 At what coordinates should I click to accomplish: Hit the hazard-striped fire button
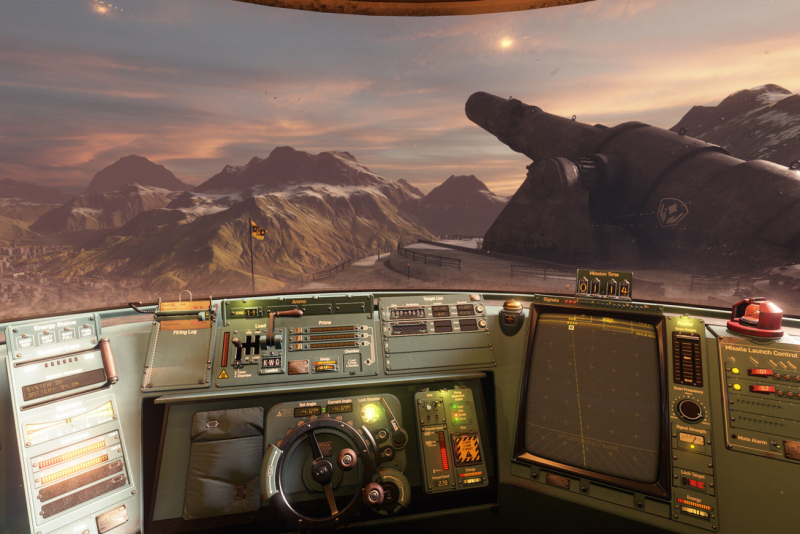click(x=467, y=448)
